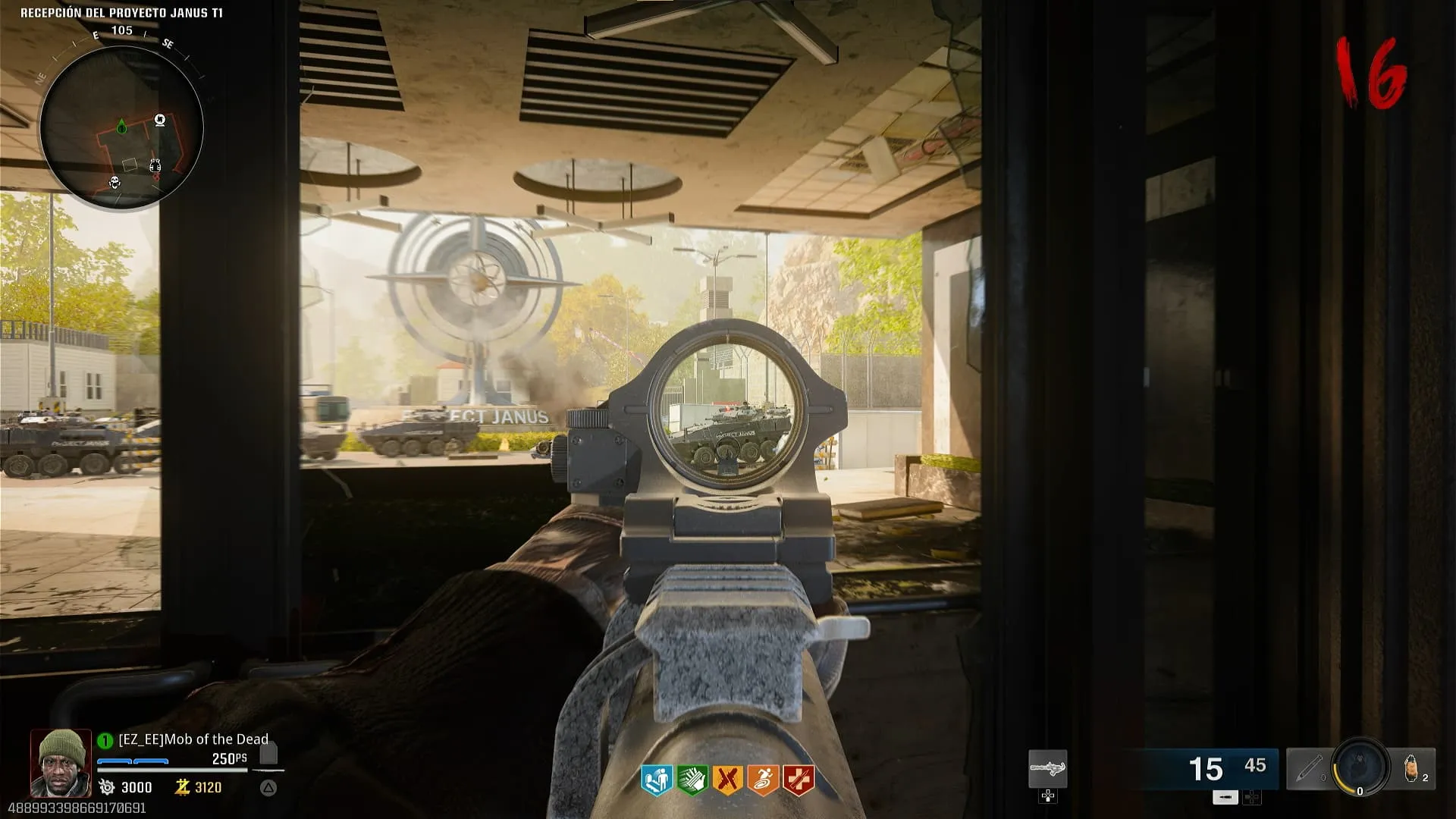Click the white weapon attachment indicator below ammo
The image size is (1456, 819).
(1225, 797)
